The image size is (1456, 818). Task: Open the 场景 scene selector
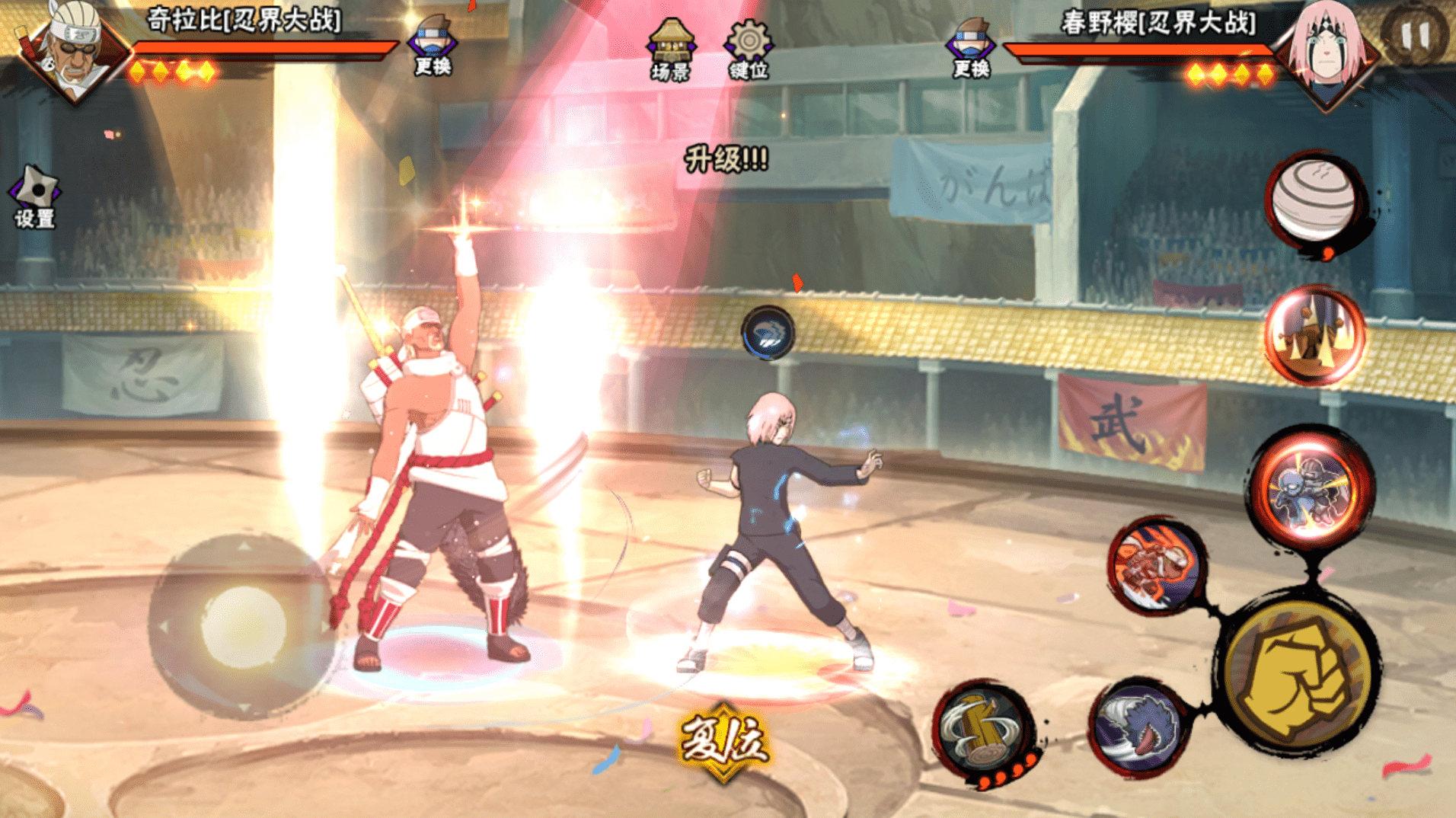tap(671, 50)
